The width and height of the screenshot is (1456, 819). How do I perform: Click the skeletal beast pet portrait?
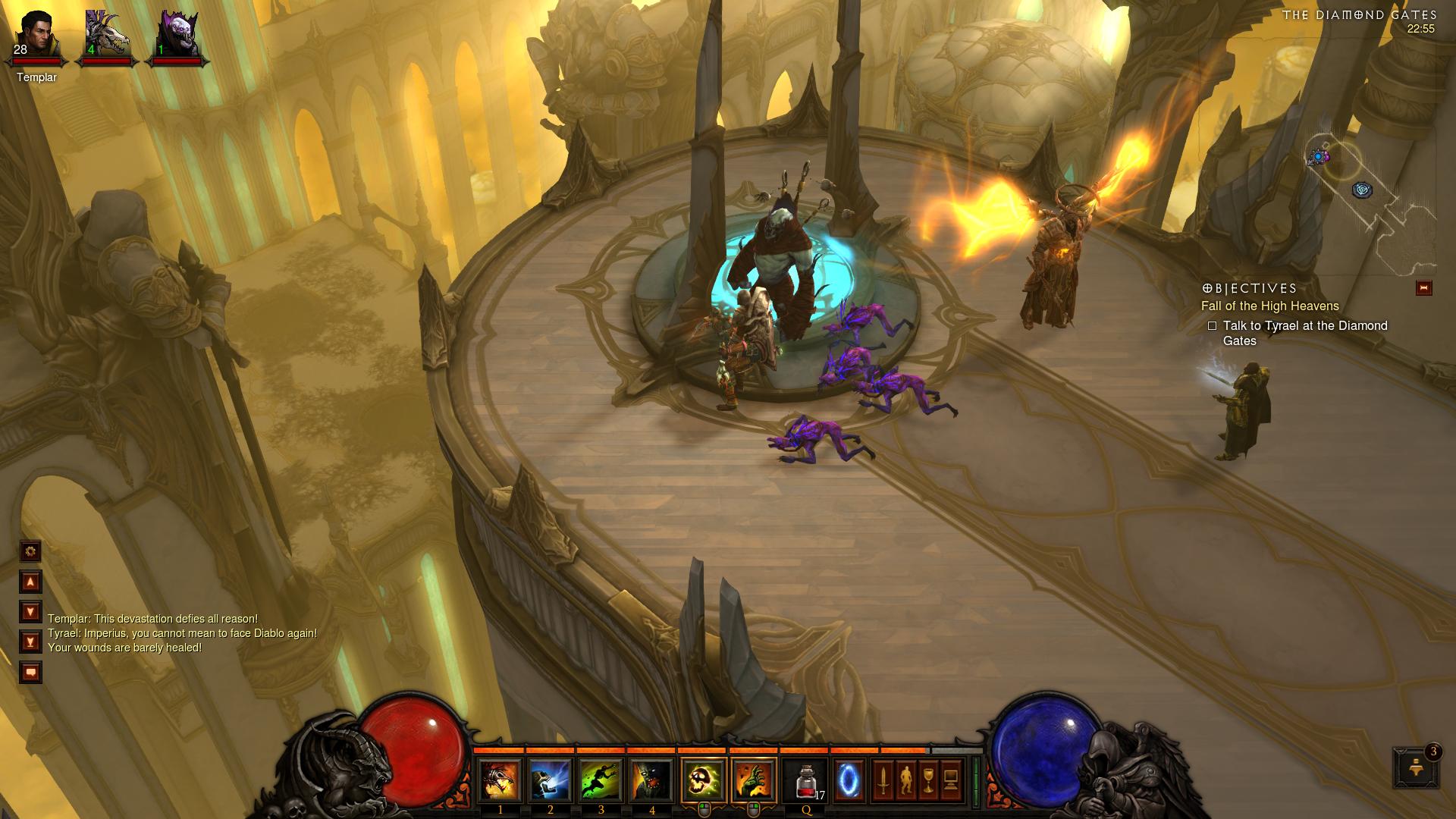coord(105,34)
